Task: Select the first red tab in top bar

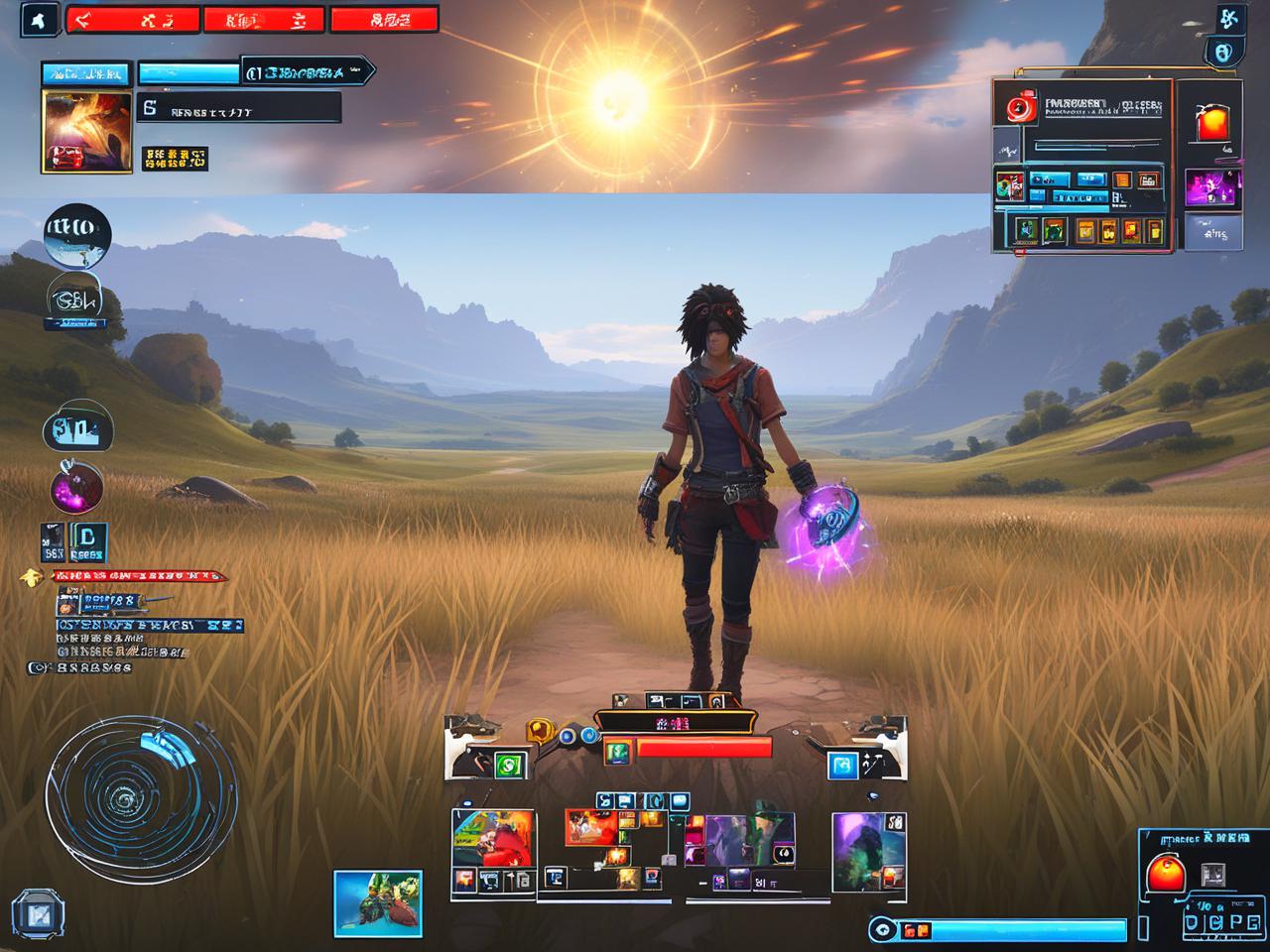Action: tap(132, 20)
